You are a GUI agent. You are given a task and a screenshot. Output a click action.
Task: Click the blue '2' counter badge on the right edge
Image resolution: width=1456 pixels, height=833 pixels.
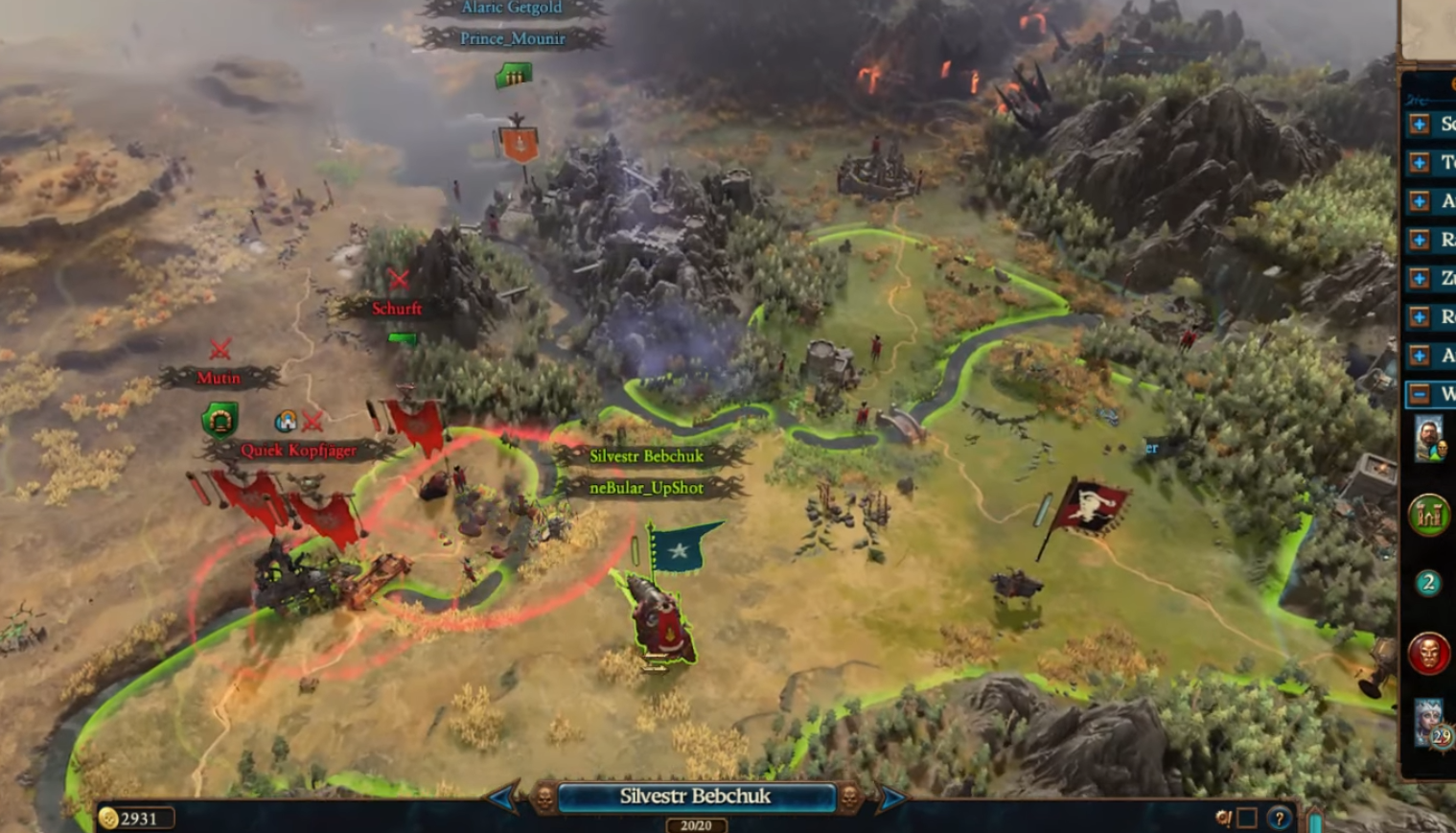coord(1427,581)
